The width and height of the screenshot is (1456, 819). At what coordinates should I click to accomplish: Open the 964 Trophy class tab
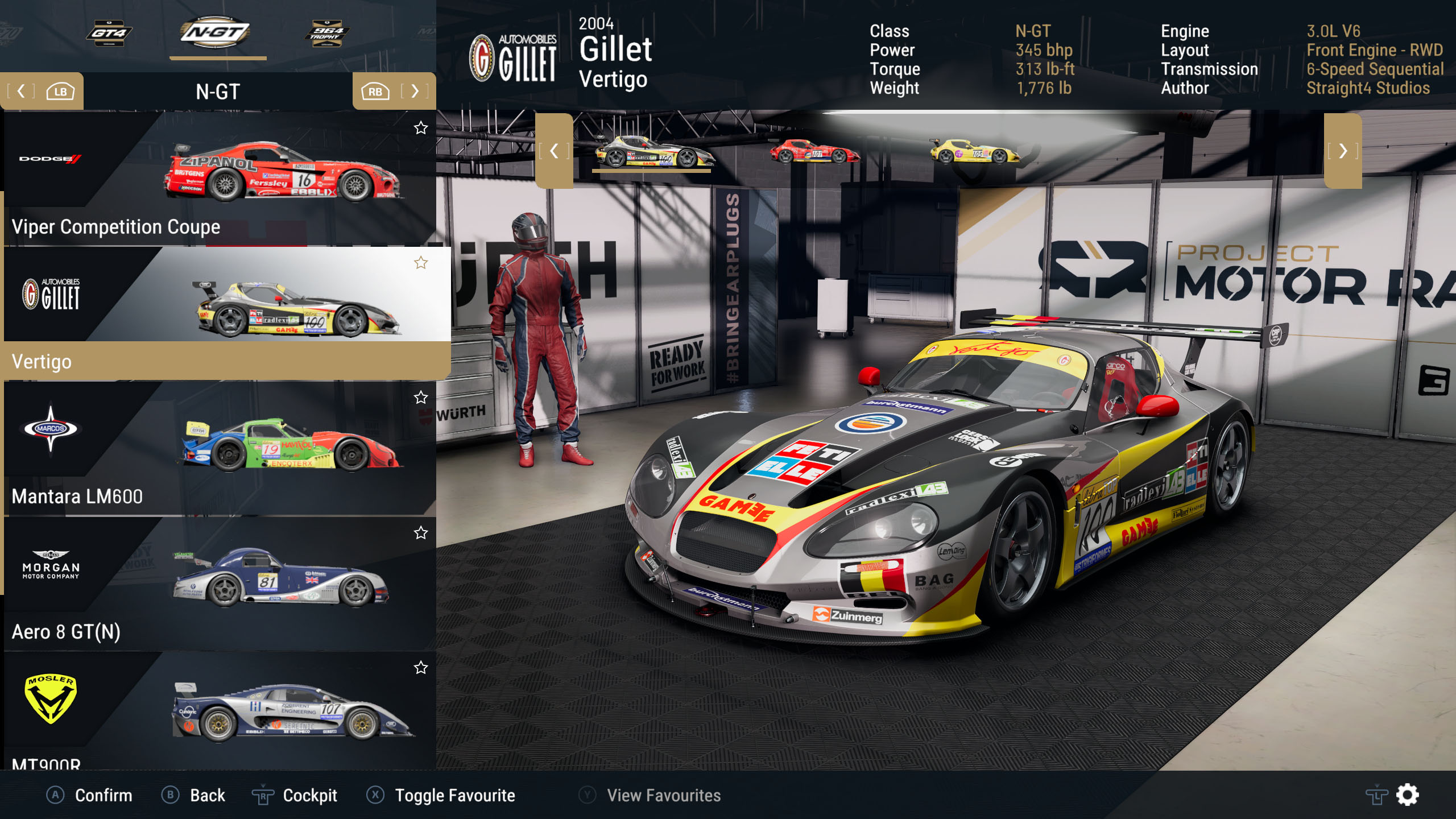coord(326,33)
